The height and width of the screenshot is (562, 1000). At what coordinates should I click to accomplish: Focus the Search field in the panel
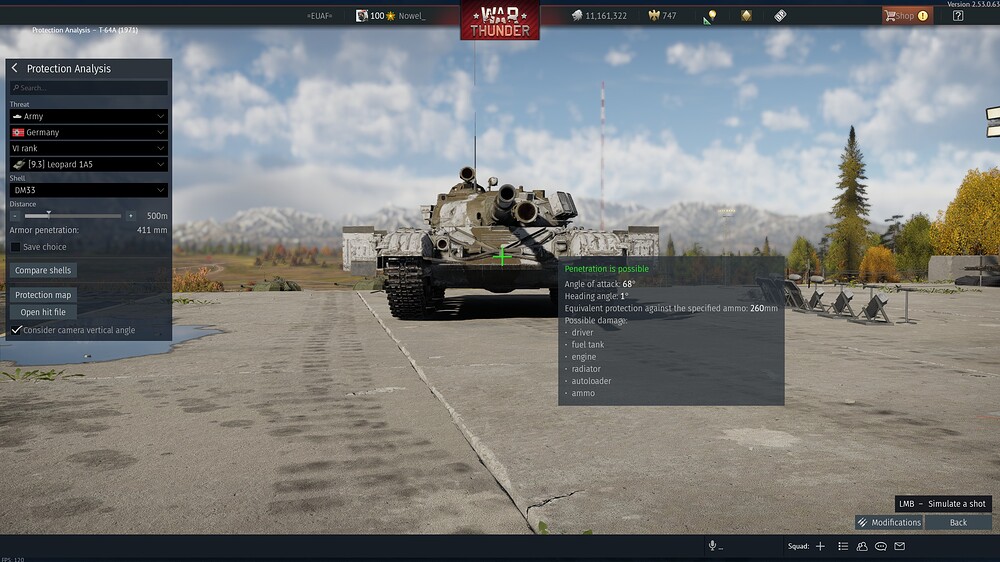pos(89,88)
